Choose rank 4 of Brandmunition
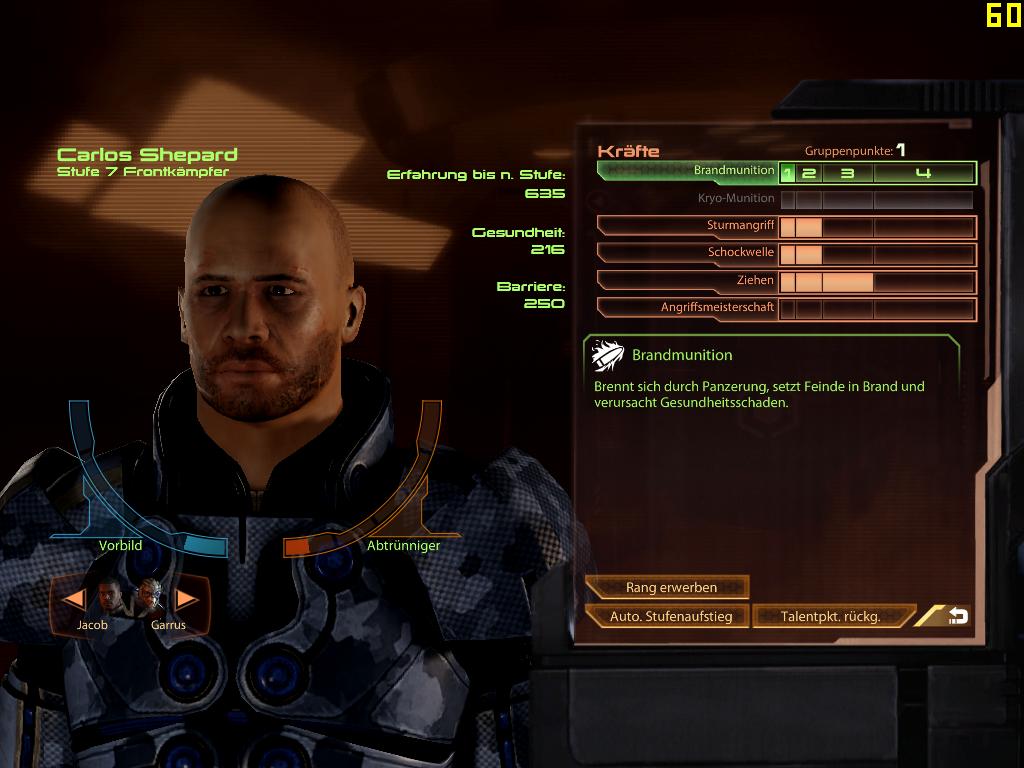Screen dimensions: 1024x768 pos(923,173)
